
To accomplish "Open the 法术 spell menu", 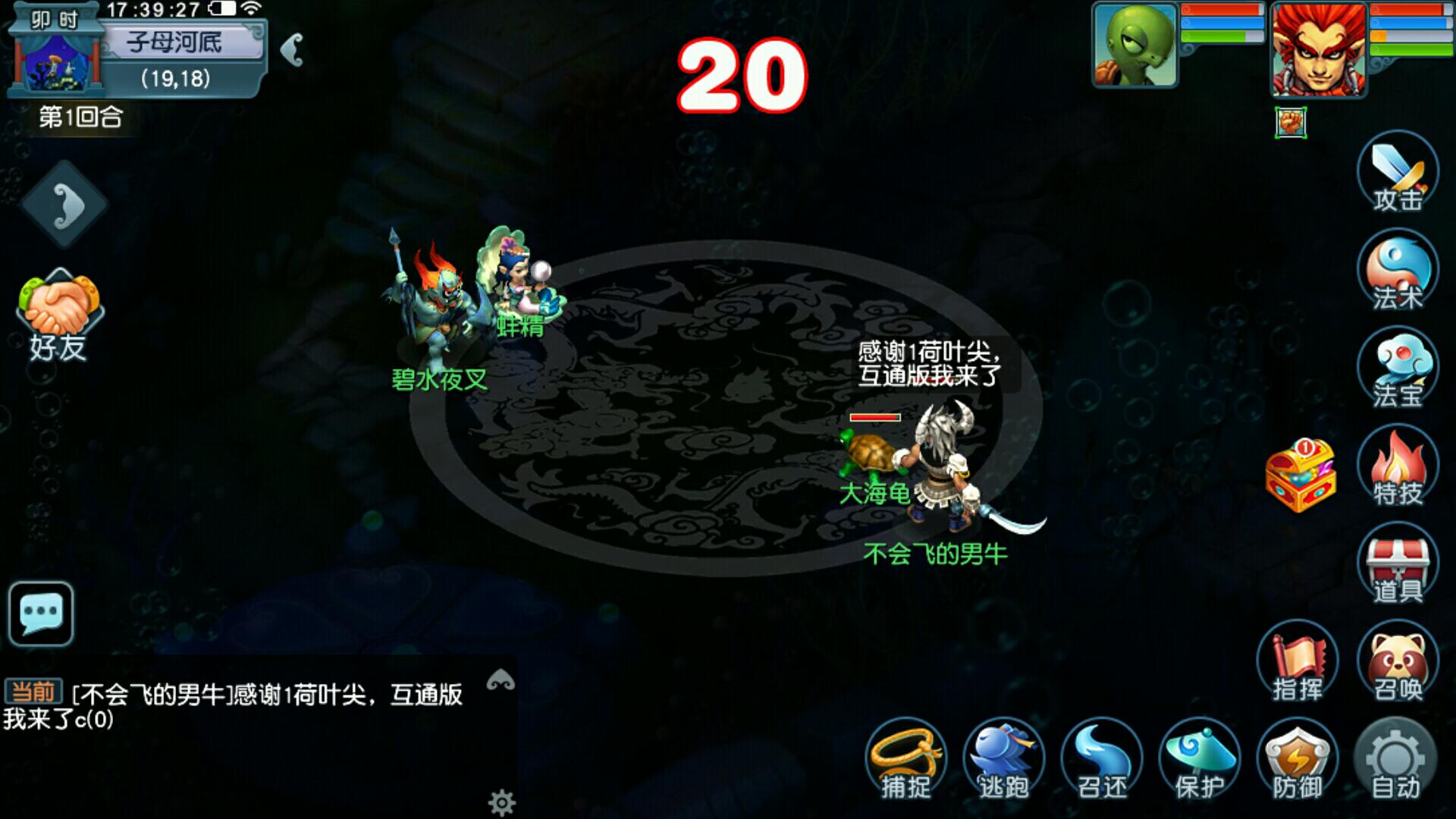I will click(x=1397, y=271).
